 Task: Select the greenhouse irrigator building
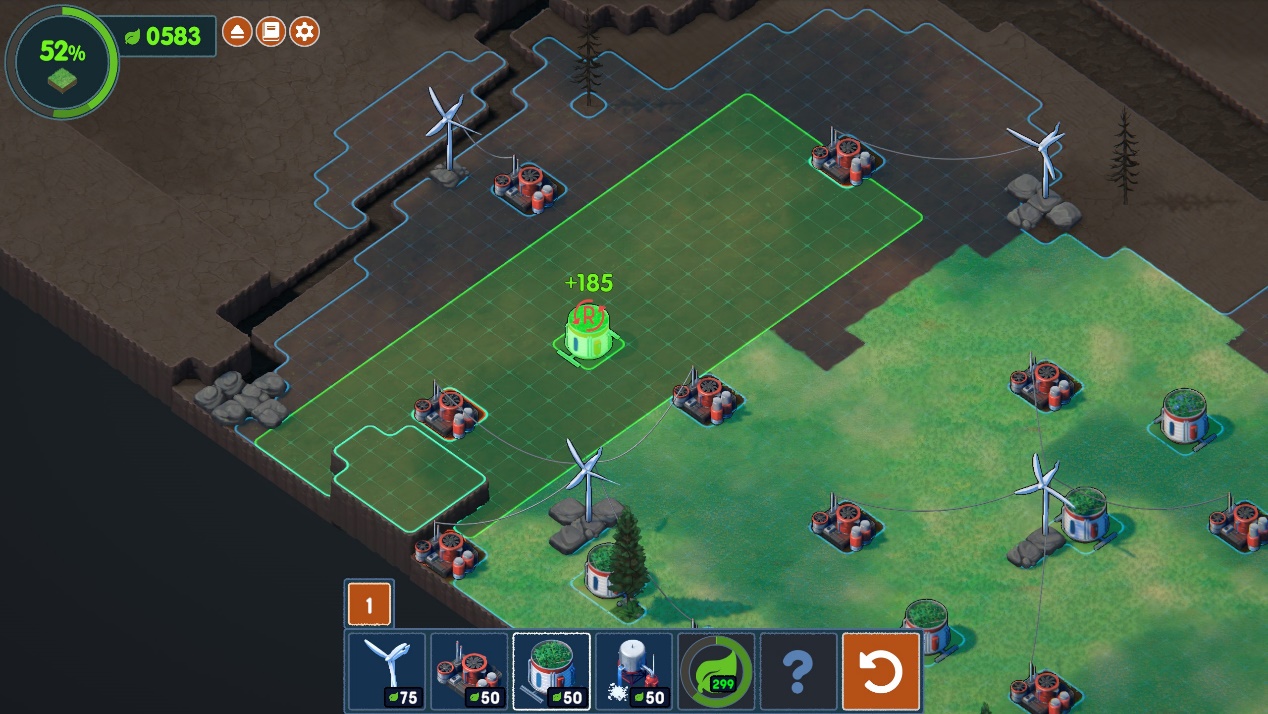(552, 671)
